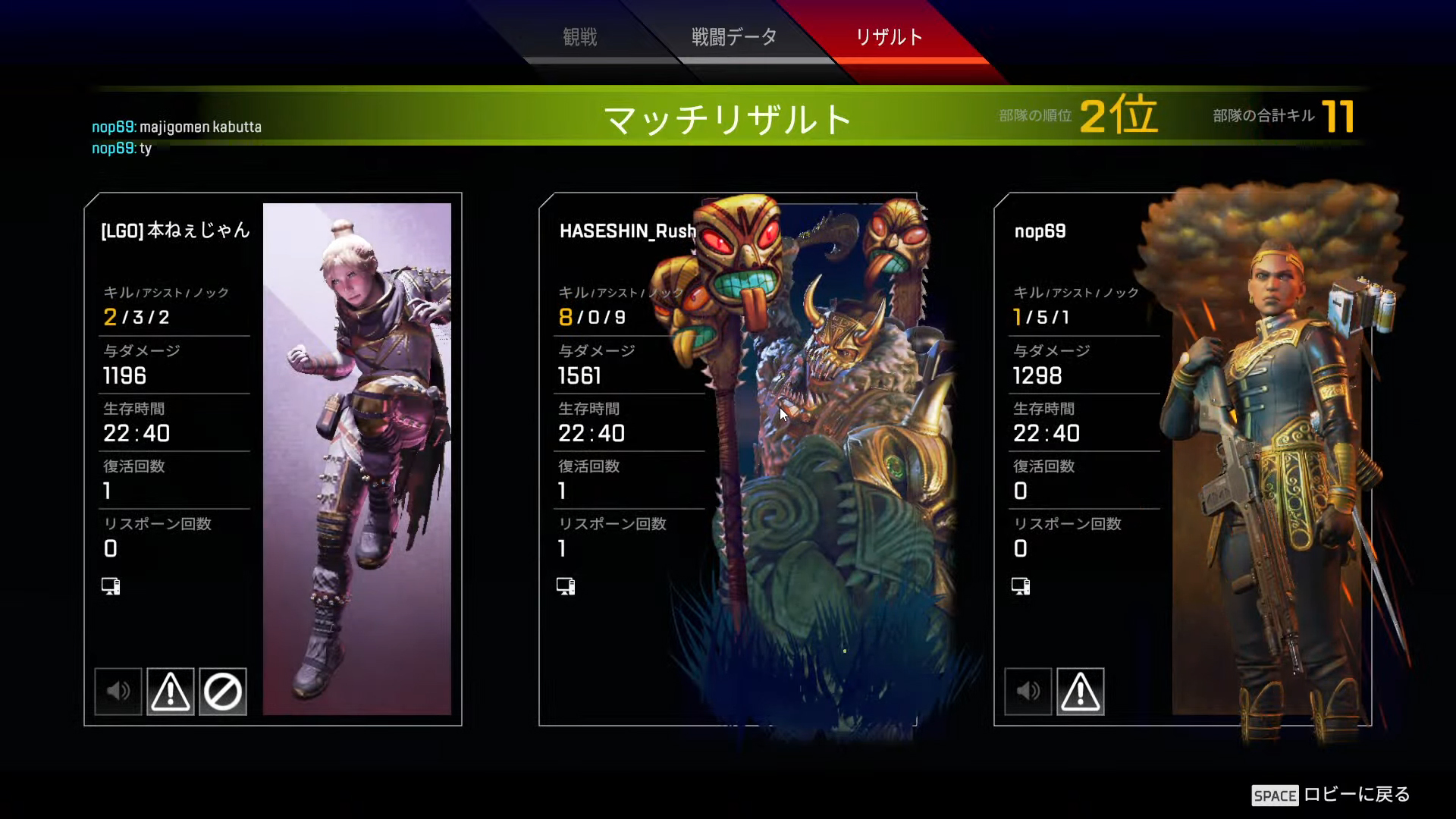Report nop69 with warning triangle icon

[1081, 691]
